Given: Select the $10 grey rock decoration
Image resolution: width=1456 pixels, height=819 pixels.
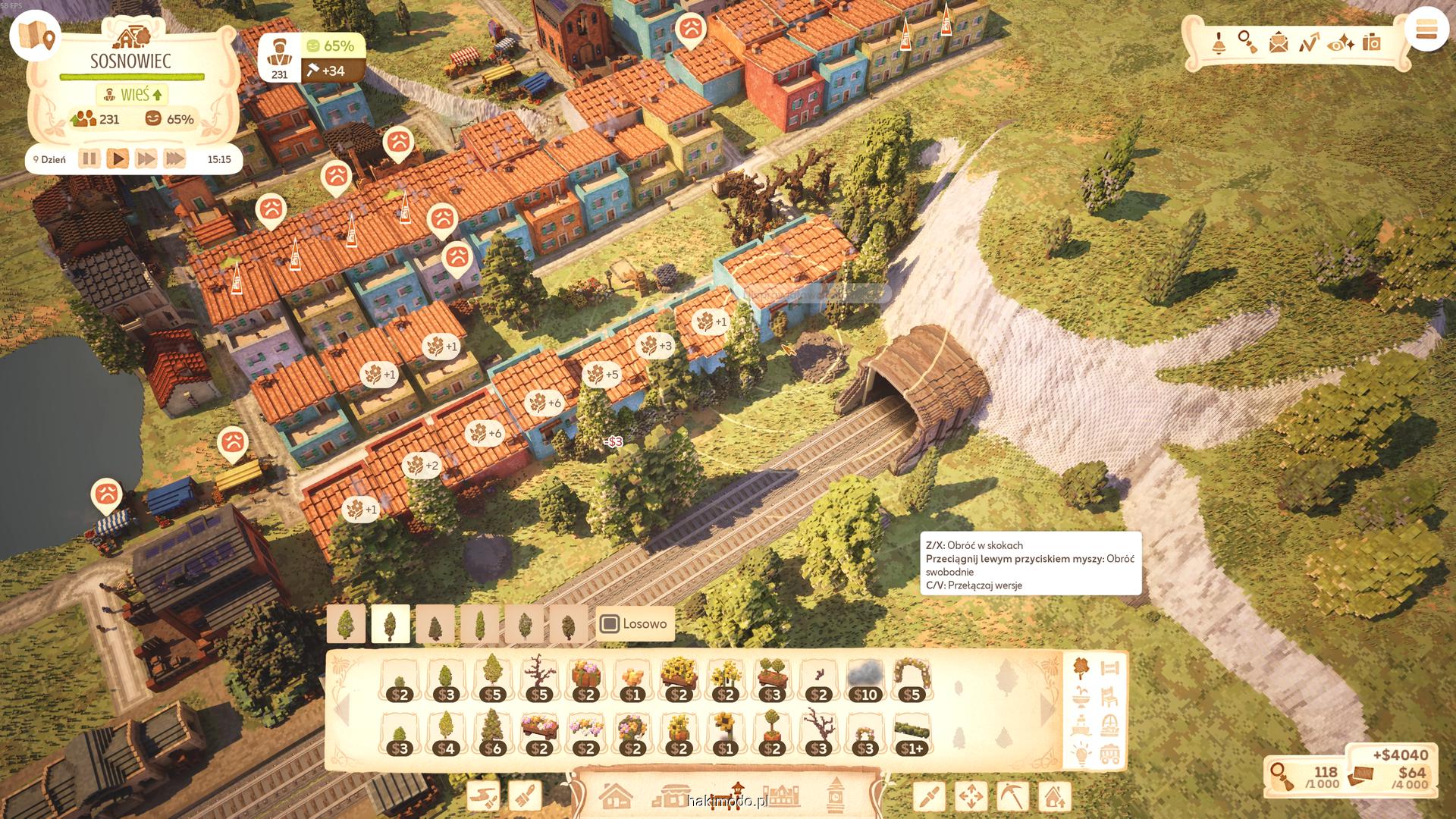Looking at the screenshot, I should point(865,679).
